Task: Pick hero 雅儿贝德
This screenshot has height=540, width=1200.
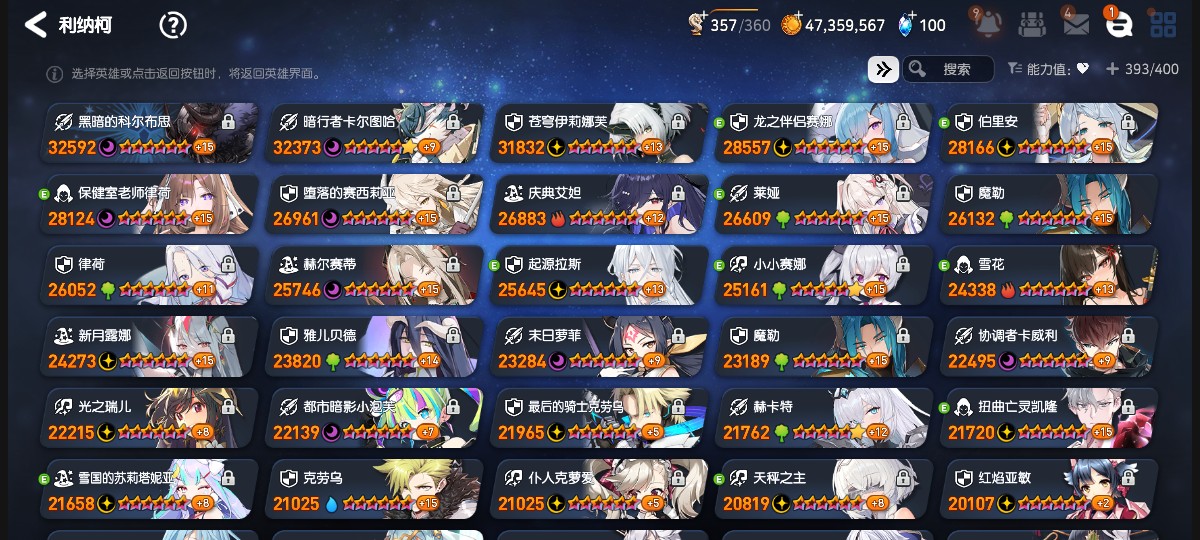Action: click(376, 347)
